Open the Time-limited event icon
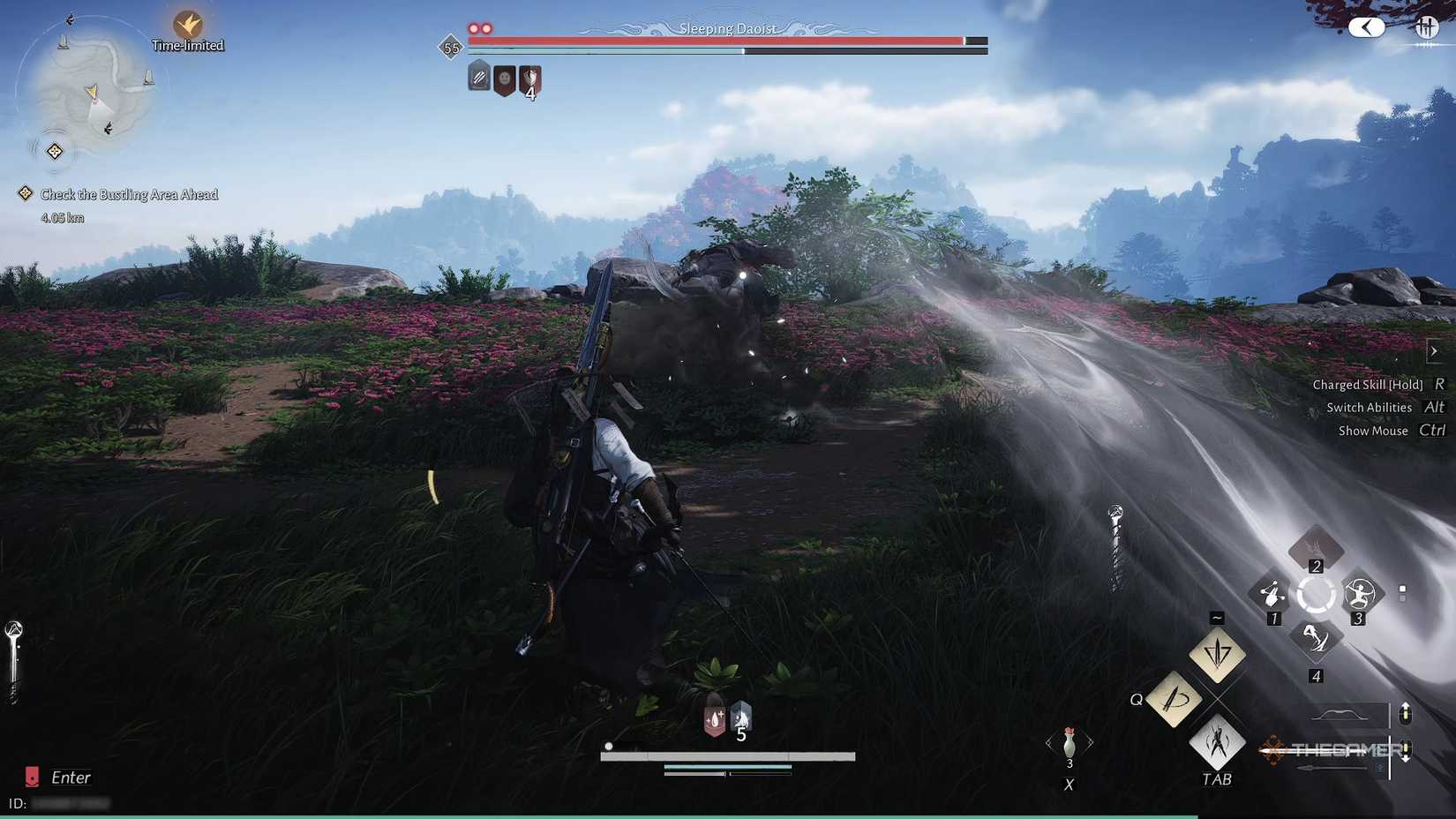The height and width of the screenshot is (819, 1456). coord(188,25)
